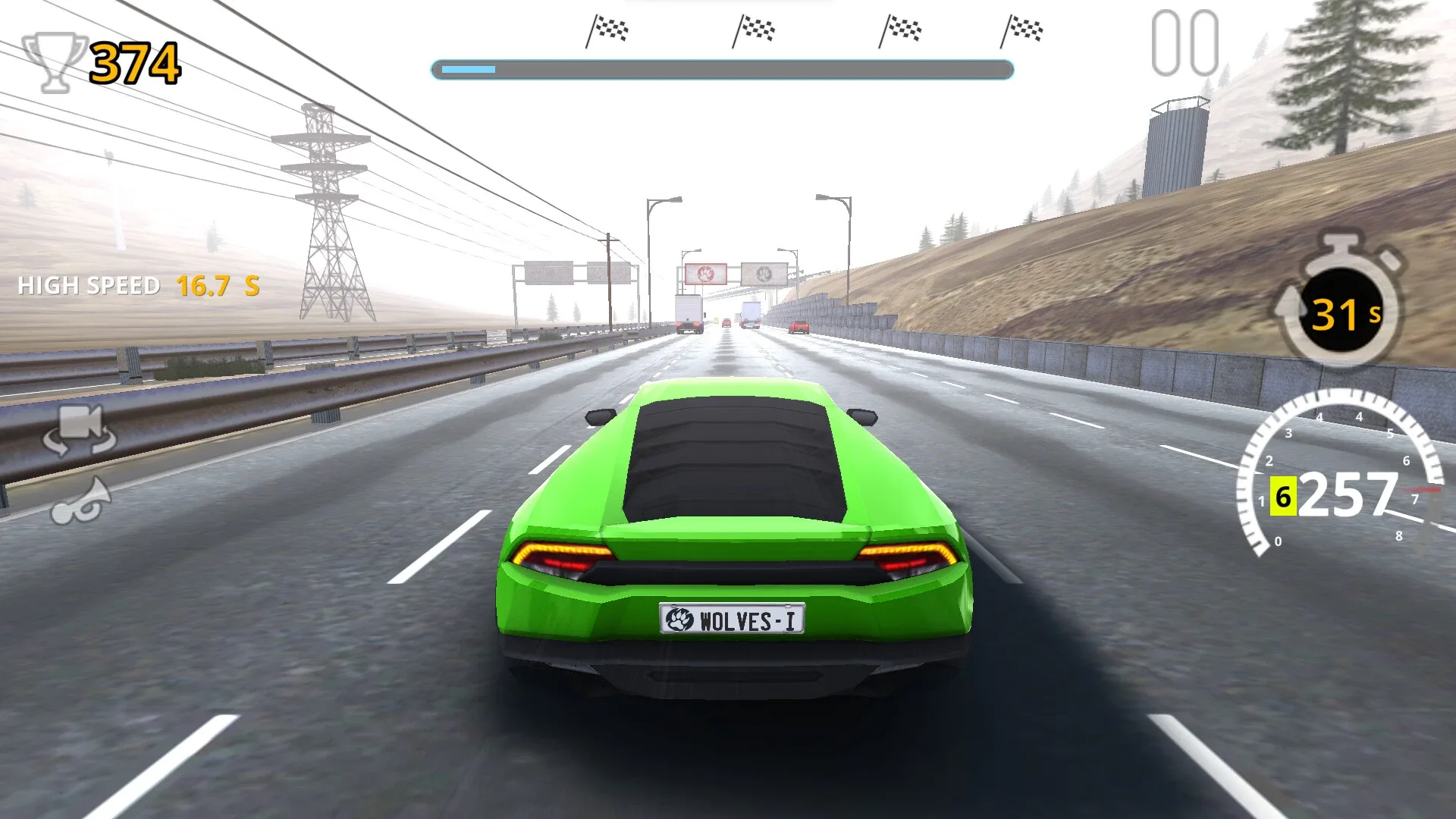This screenshot has height=819, width=1456.
Task: Click the yellow gear indicator showing 6
Action: (x=1282, y=498)
